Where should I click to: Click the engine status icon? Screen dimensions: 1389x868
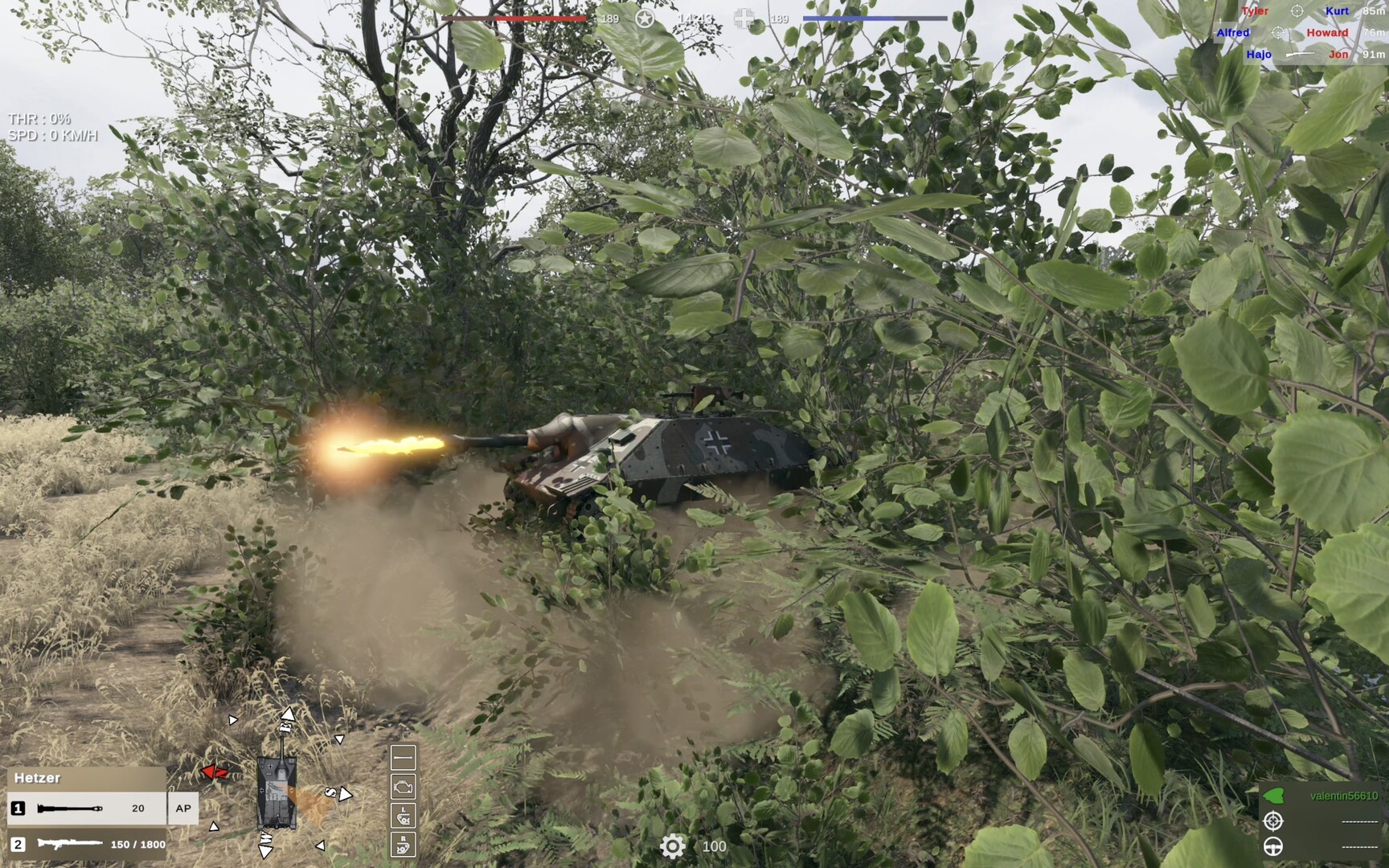tap(404, 786)
